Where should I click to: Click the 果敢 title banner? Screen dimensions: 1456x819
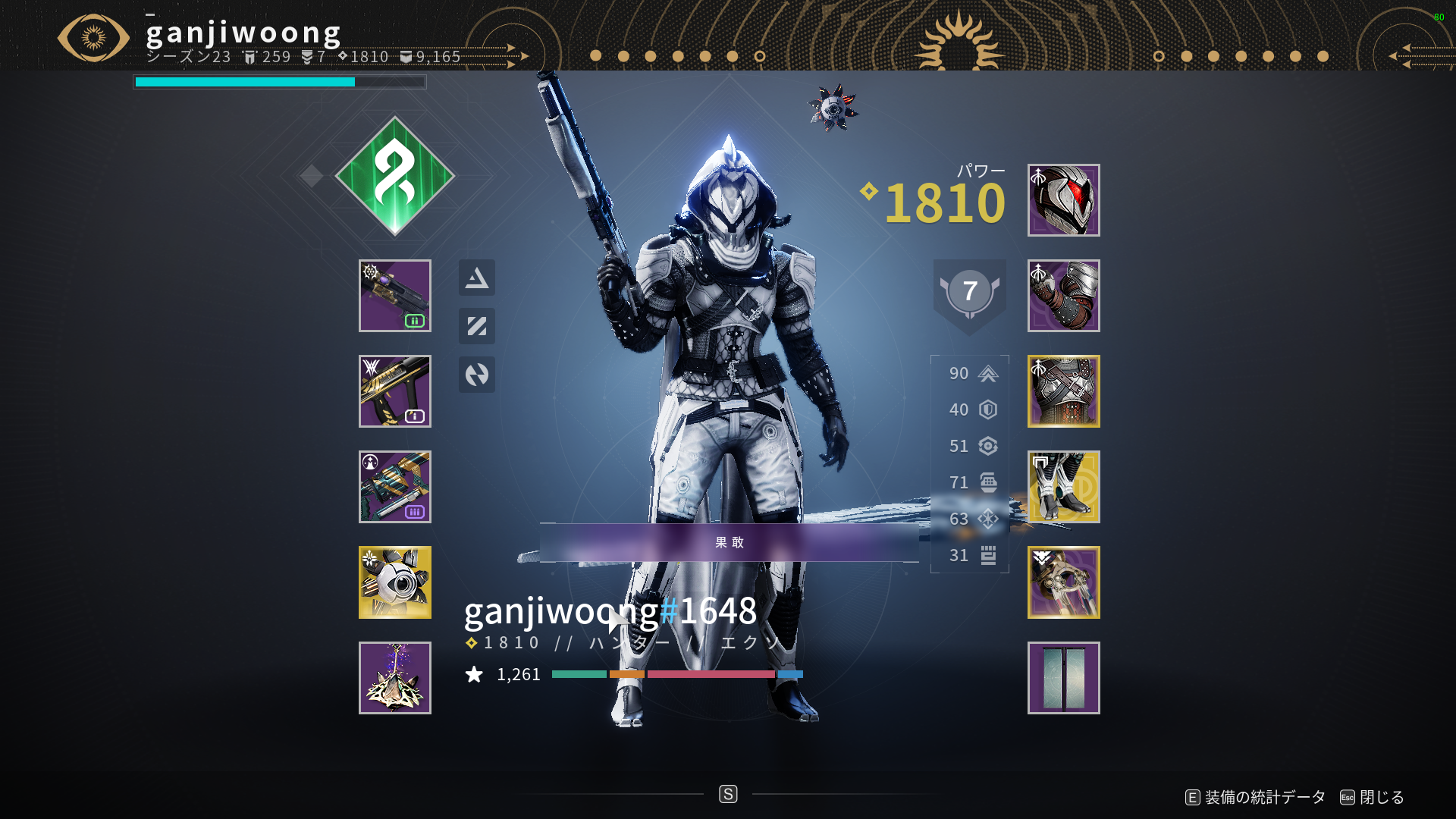click(x=729, y=542)
